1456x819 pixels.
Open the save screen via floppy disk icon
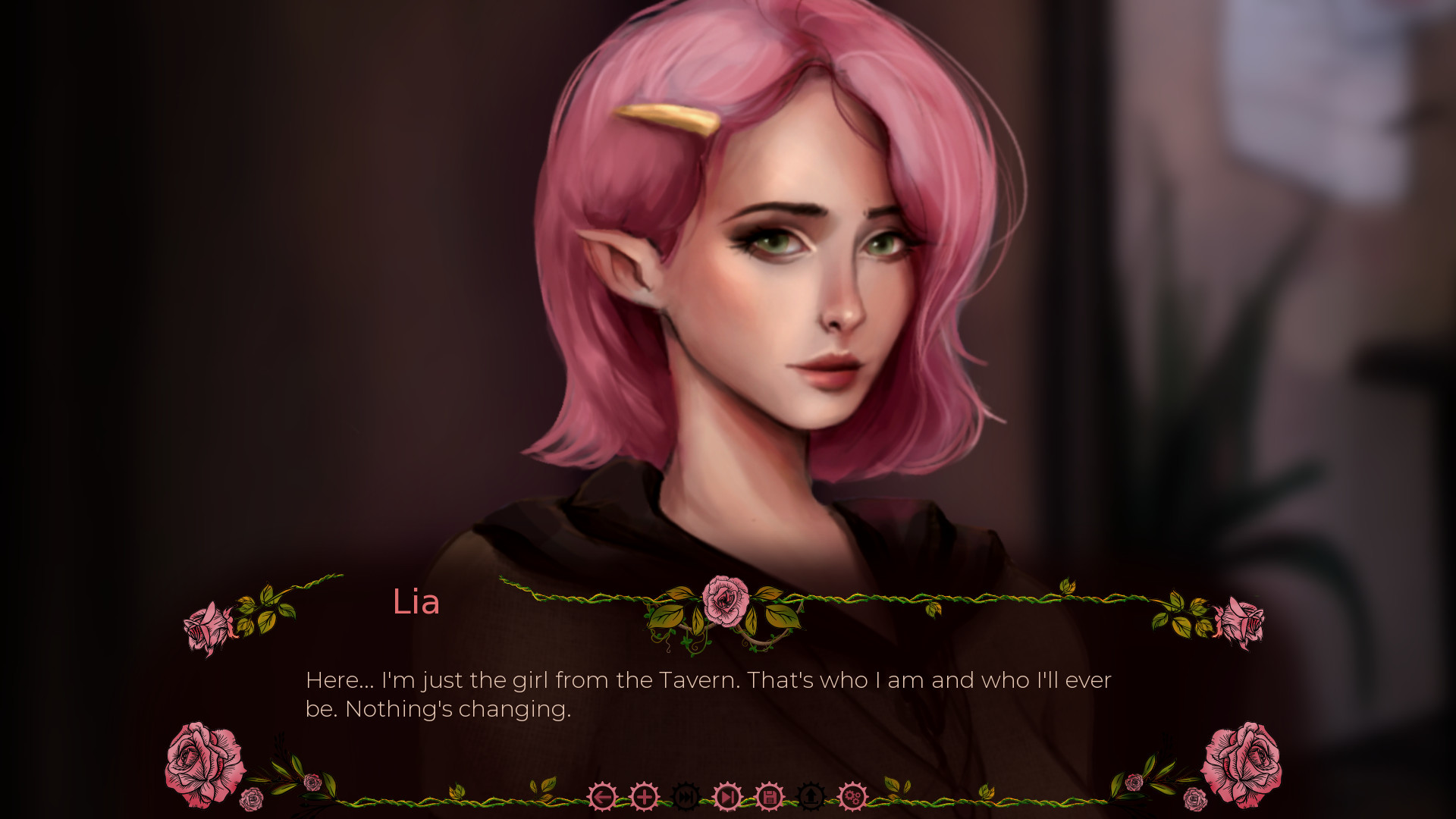[x=769, y=797]
